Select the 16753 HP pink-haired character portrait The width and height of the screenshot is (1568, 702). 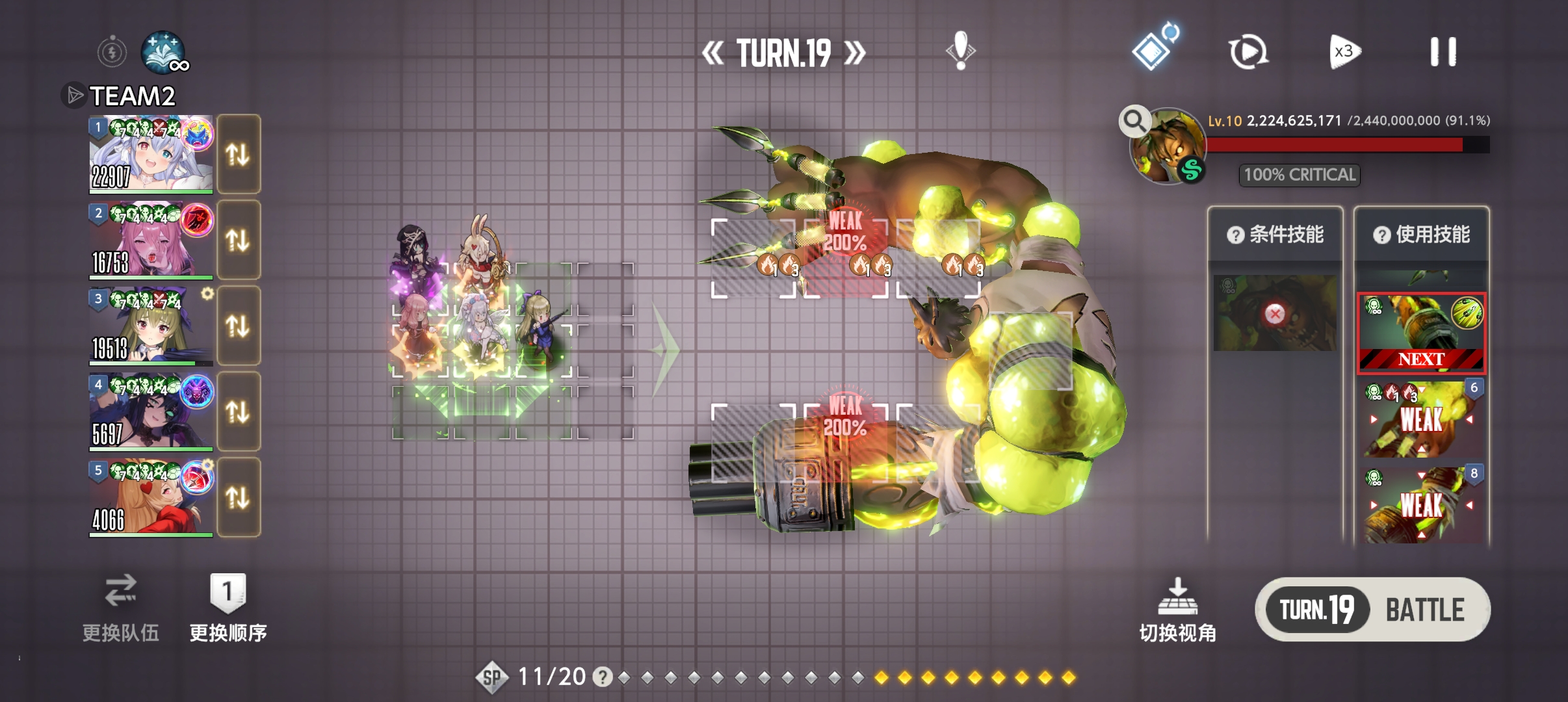click(x=151, y=240)
